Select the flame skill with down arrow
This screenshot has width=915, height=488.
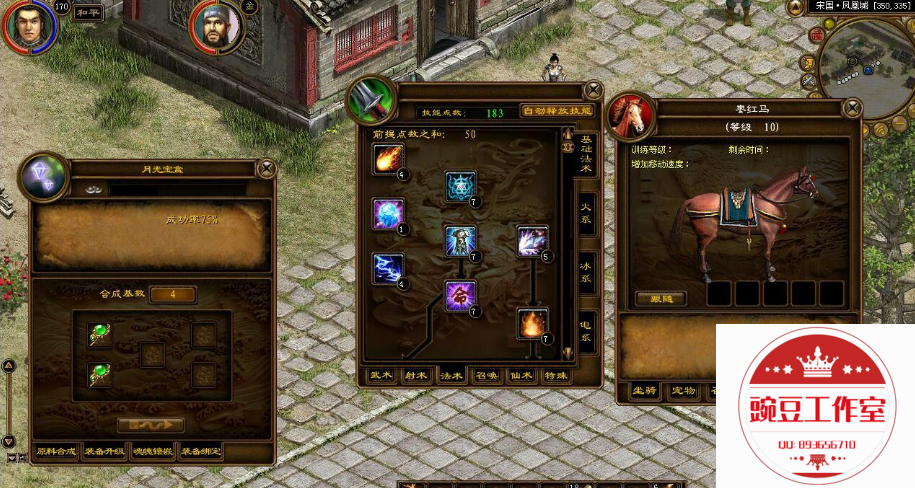(532, 322)
